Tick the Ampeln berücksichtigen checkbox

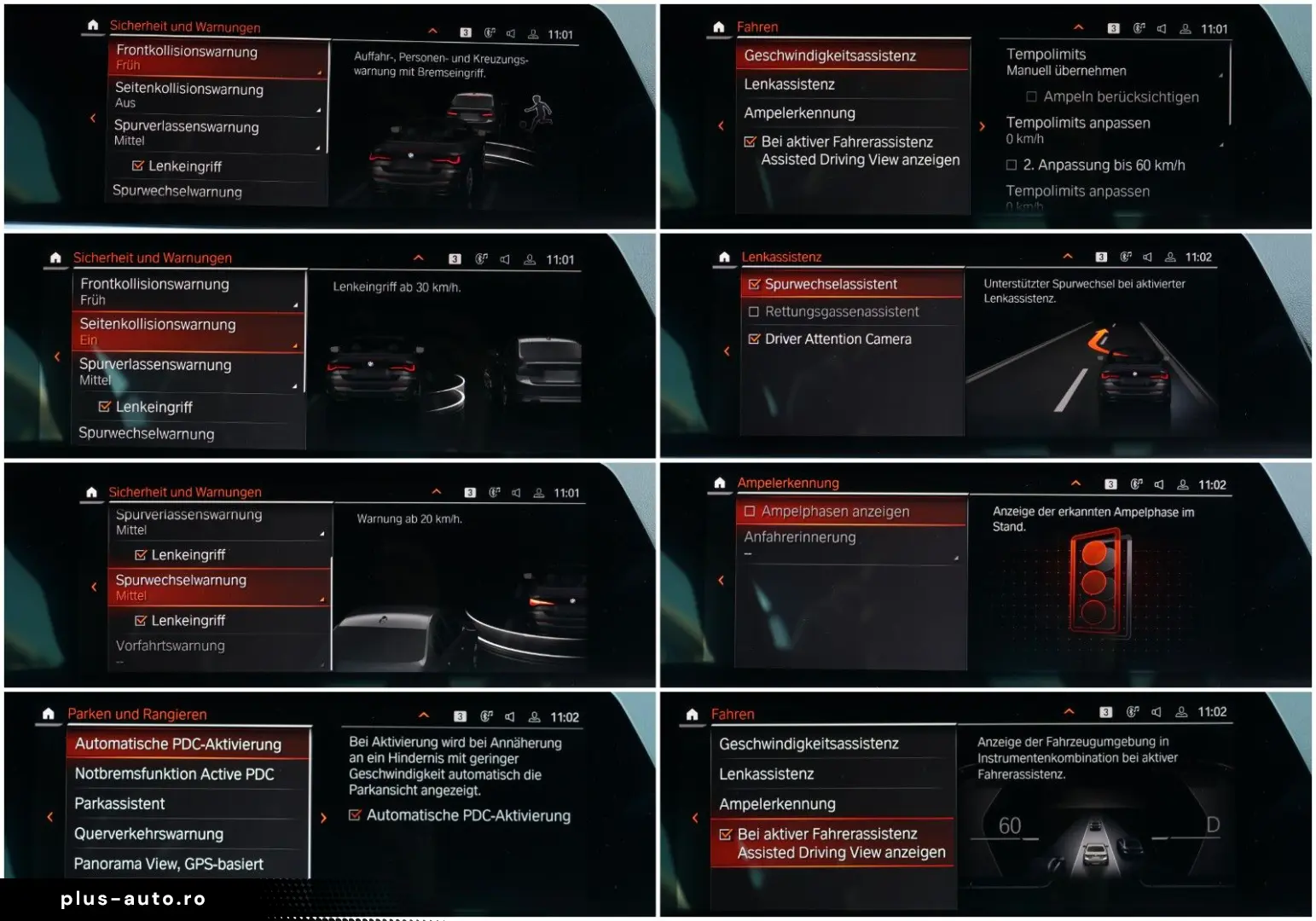point(1032,97)
